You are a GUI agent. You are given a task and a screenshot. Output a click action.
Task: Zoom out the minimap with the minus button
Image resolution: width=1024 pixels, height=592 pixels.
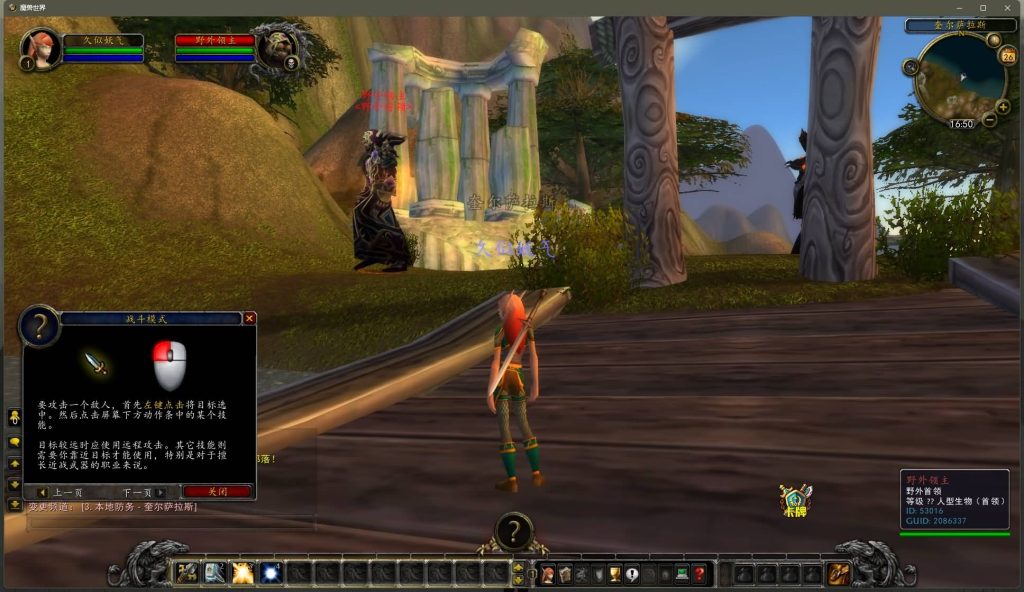coord(989,120)
